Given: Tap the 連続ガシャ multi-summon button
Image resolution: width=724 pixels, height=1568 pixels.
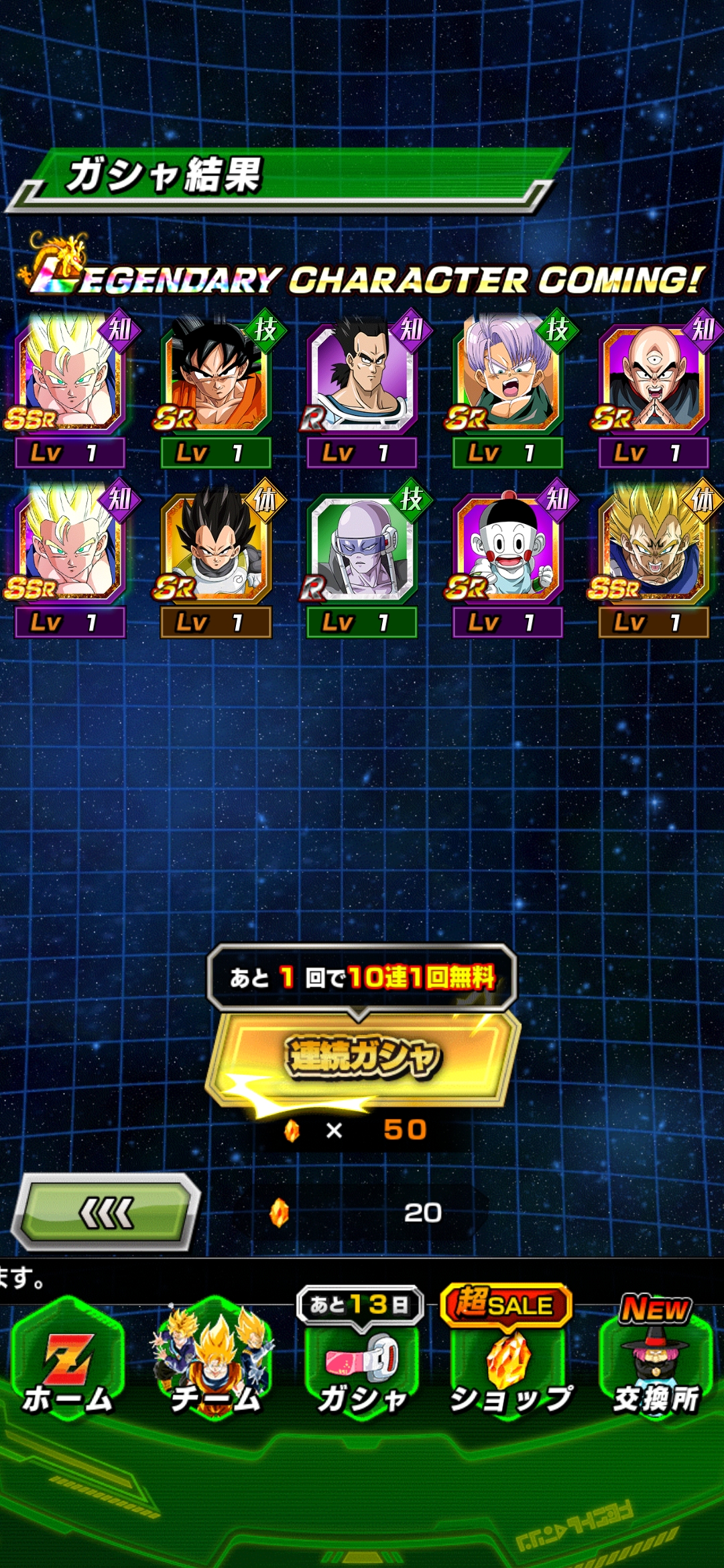Looking at the screenshot, I should [x=363, y=1059].
